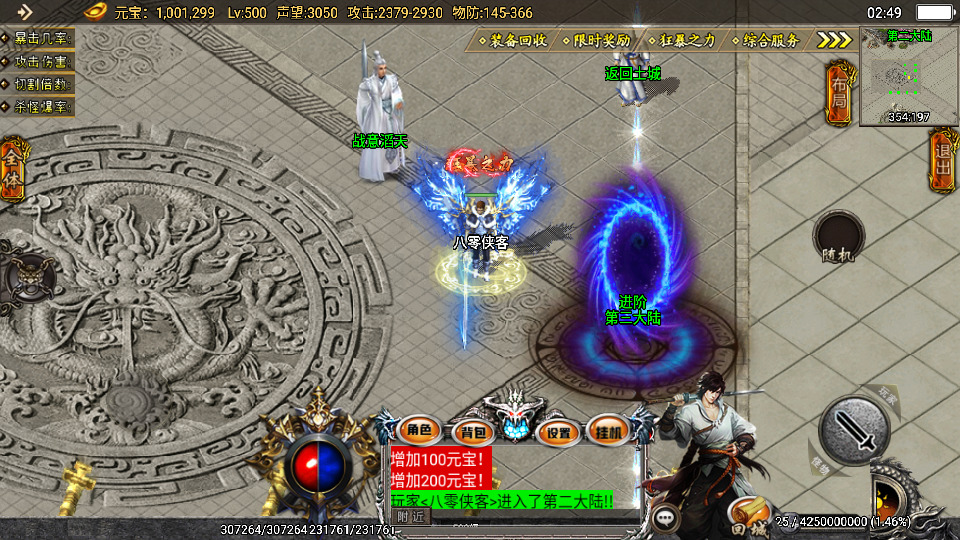Tap the 全体 attack mode button
960x540 pixels.
click(13, 168)
